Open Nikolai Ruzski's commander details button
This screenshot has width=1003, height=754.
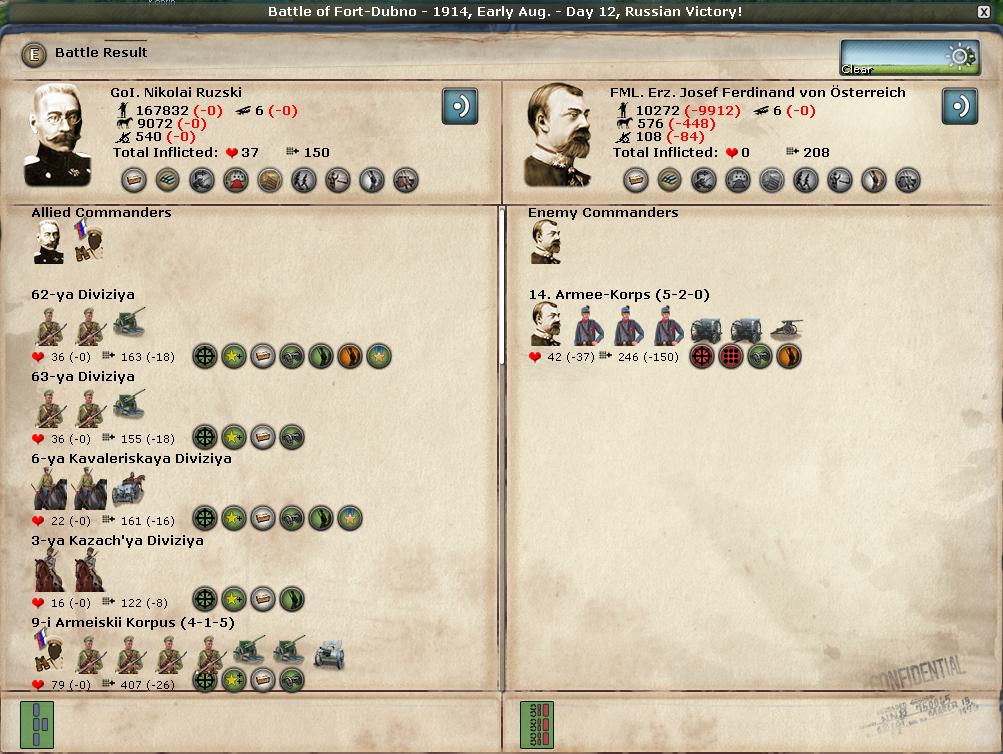(460, 106)
